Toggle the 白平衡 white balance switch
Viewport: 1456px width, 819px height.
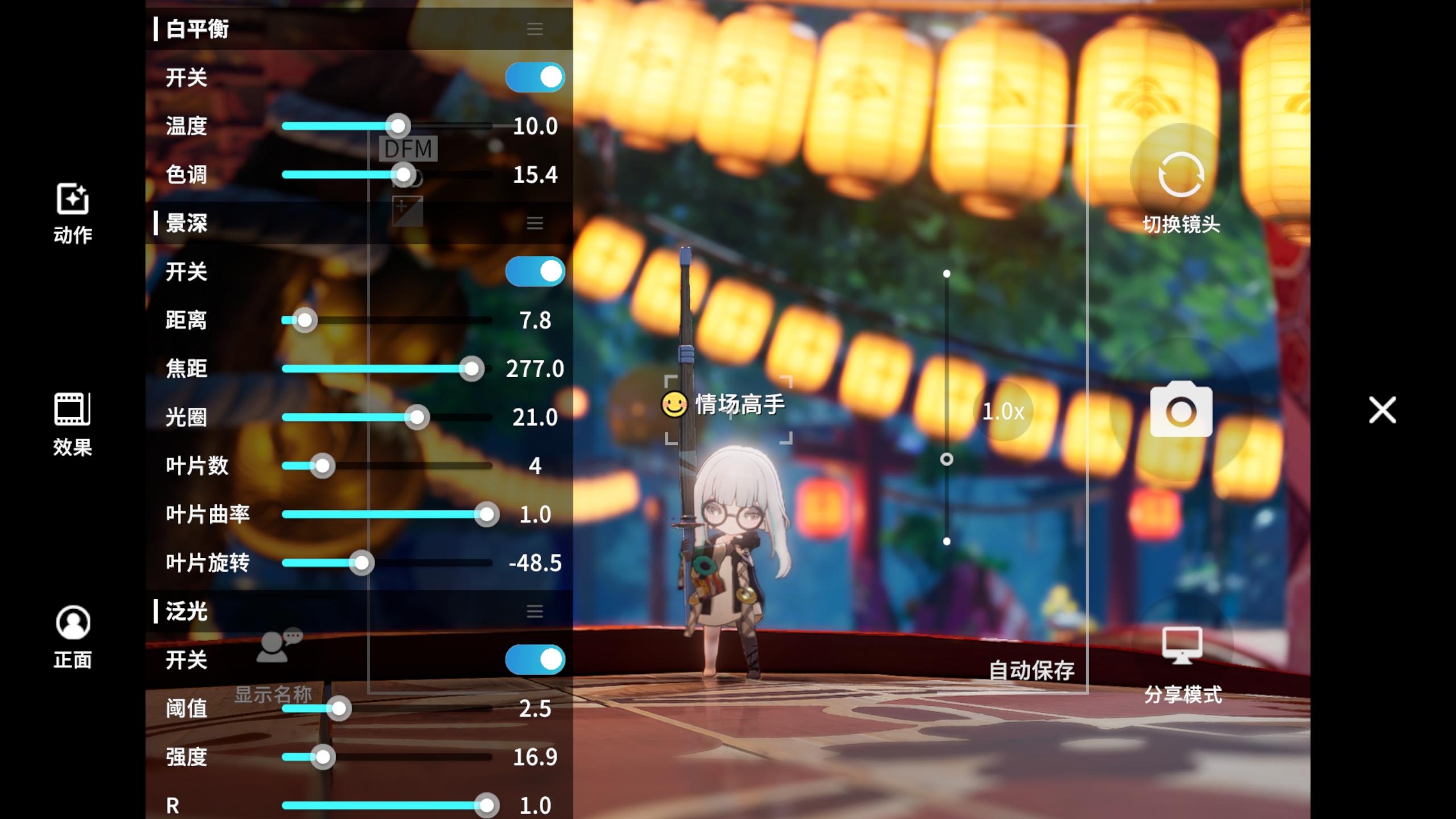point(533,77)
